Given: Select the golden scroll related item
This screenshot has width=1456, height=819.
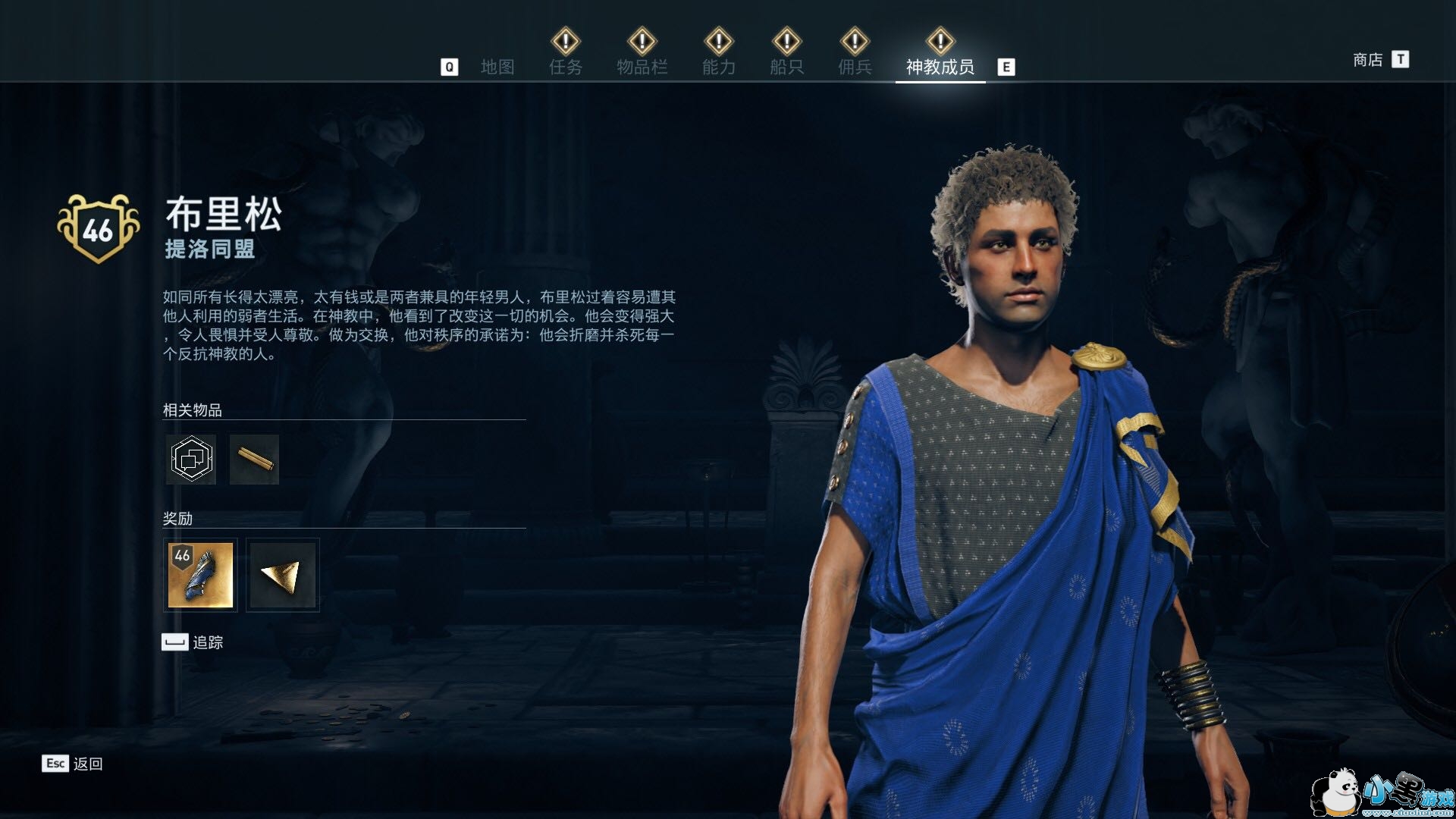Looking at the screenshot, I should (x=254, y=459).
